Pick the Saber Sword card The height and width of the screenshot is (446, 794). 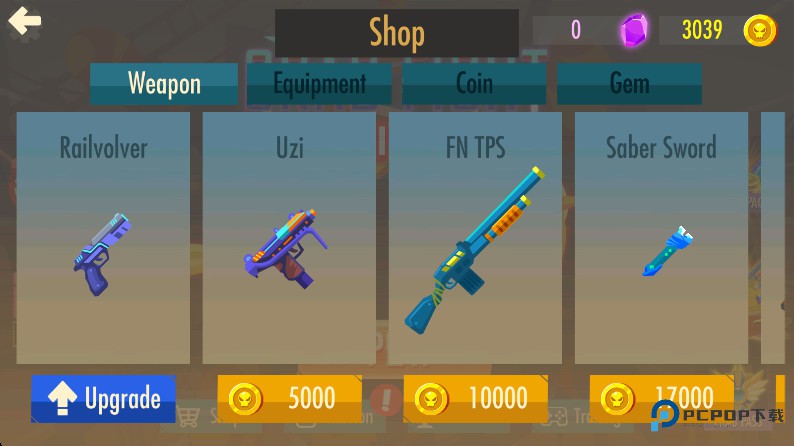[x=661, y=238]
